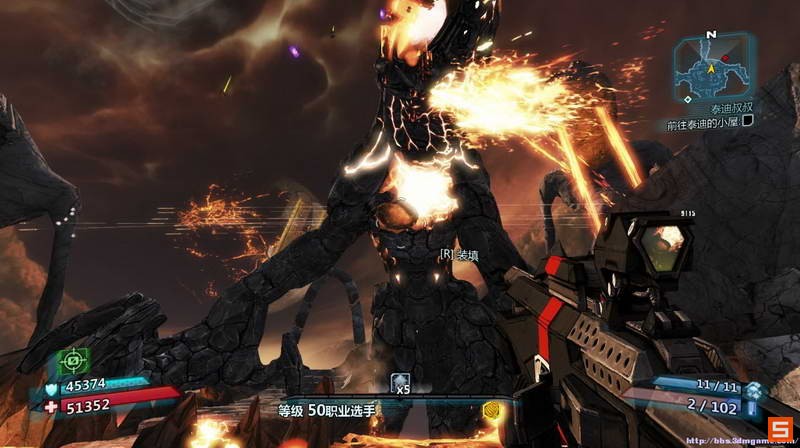Click the minimap in the corner
Viewport: 800px width, 448px height.
point(714,66)
